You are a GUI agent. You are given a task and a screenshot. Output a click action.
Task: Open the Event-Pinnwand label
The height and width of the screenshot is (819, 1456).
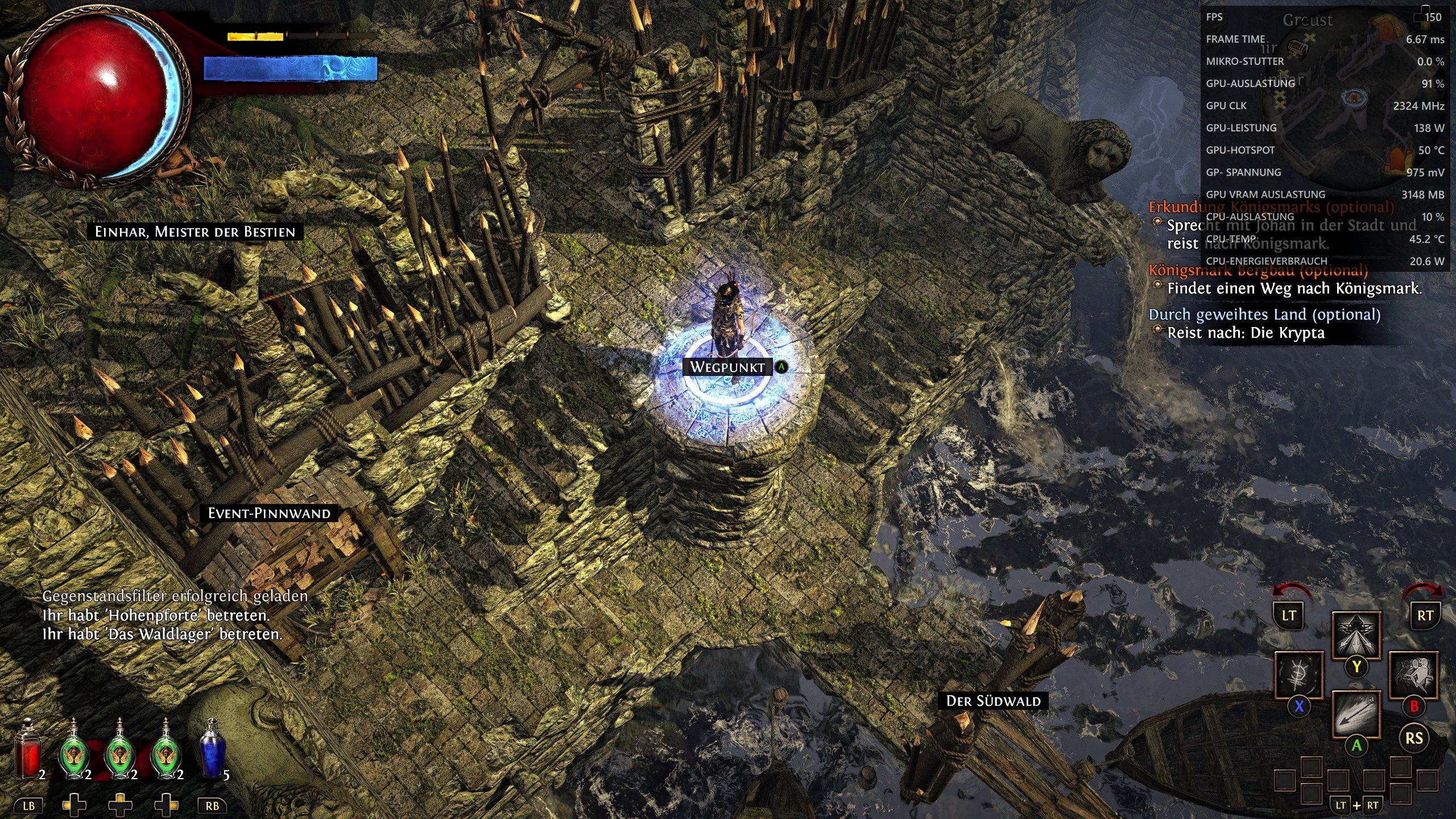point(269,514)
